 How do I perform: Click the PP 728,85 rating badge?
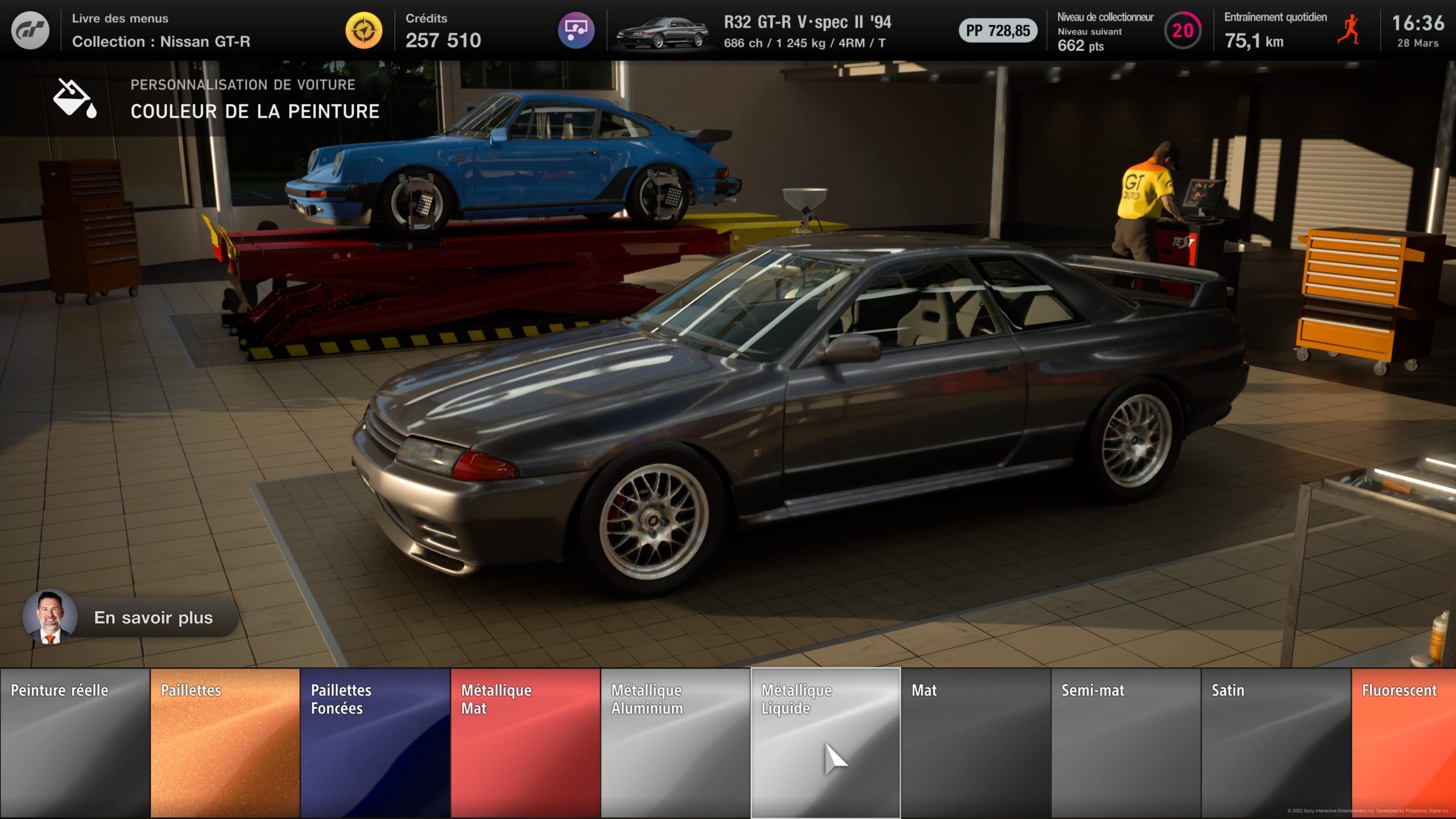point(998,31)
